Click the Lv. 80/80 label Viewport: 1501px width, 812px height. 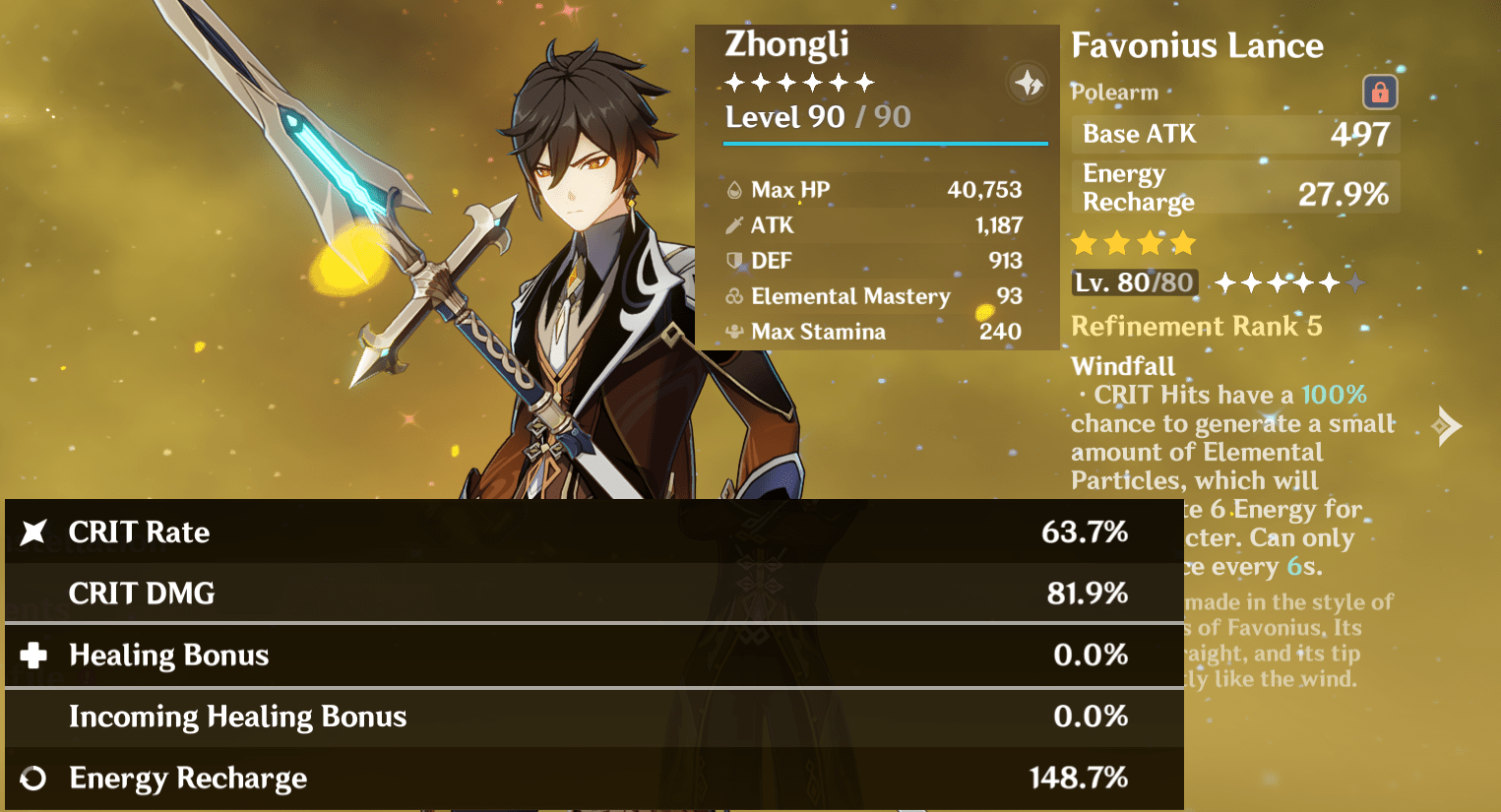point(1134,281)
